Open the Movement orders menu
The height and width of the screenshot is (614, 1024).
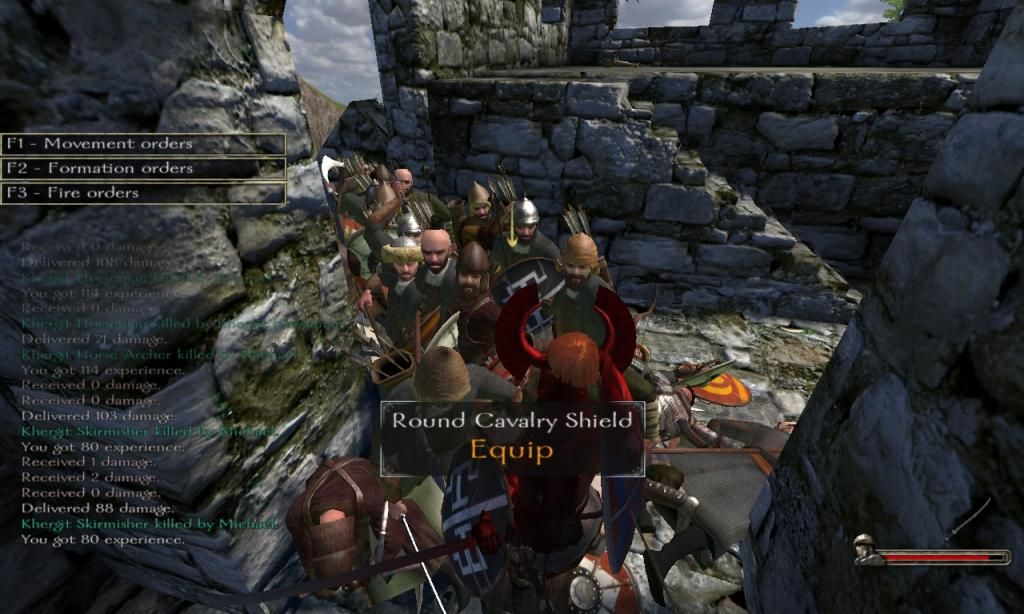pyautogui.click(x=143, y=144)
